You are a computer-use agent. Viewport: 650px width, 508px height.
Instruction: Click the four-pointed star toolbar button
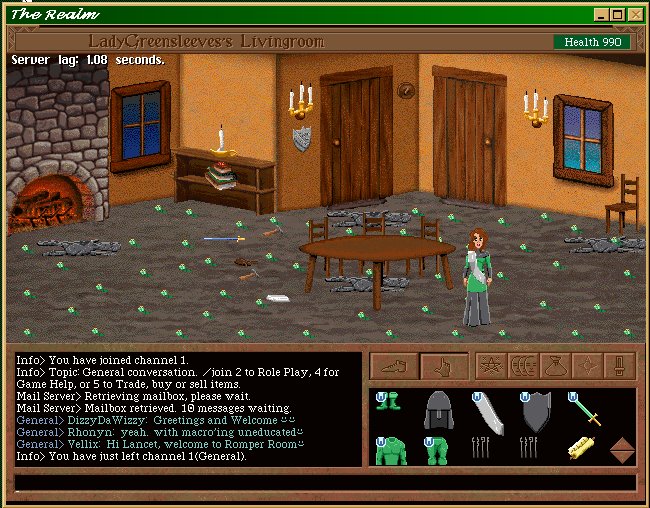[587, 367]
